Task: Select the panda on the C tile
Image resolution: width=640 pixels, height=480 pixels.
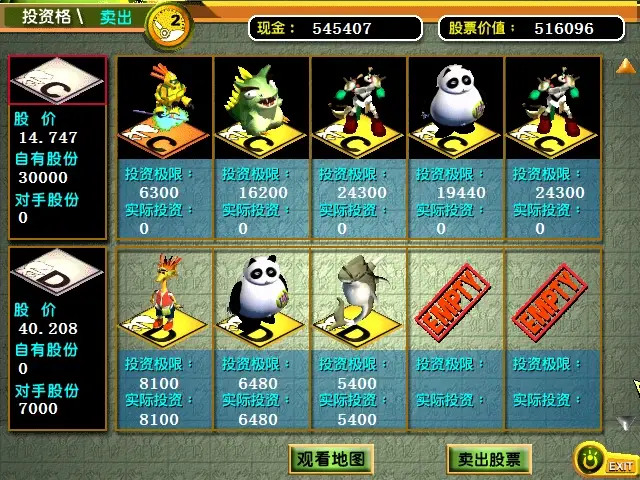Action: 456,105
